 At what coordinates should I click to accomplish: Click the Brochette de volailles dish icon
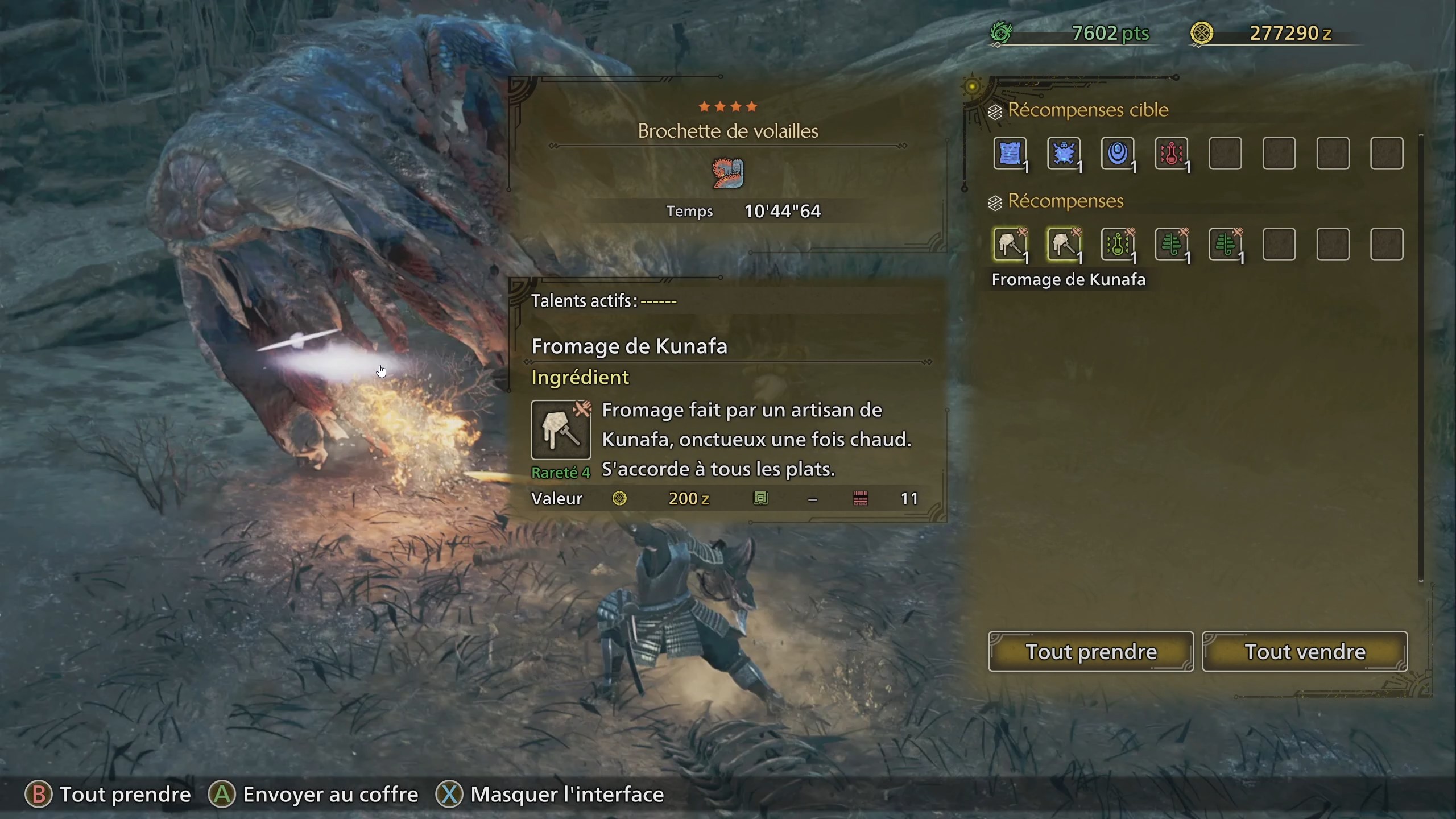coord(727,173)
